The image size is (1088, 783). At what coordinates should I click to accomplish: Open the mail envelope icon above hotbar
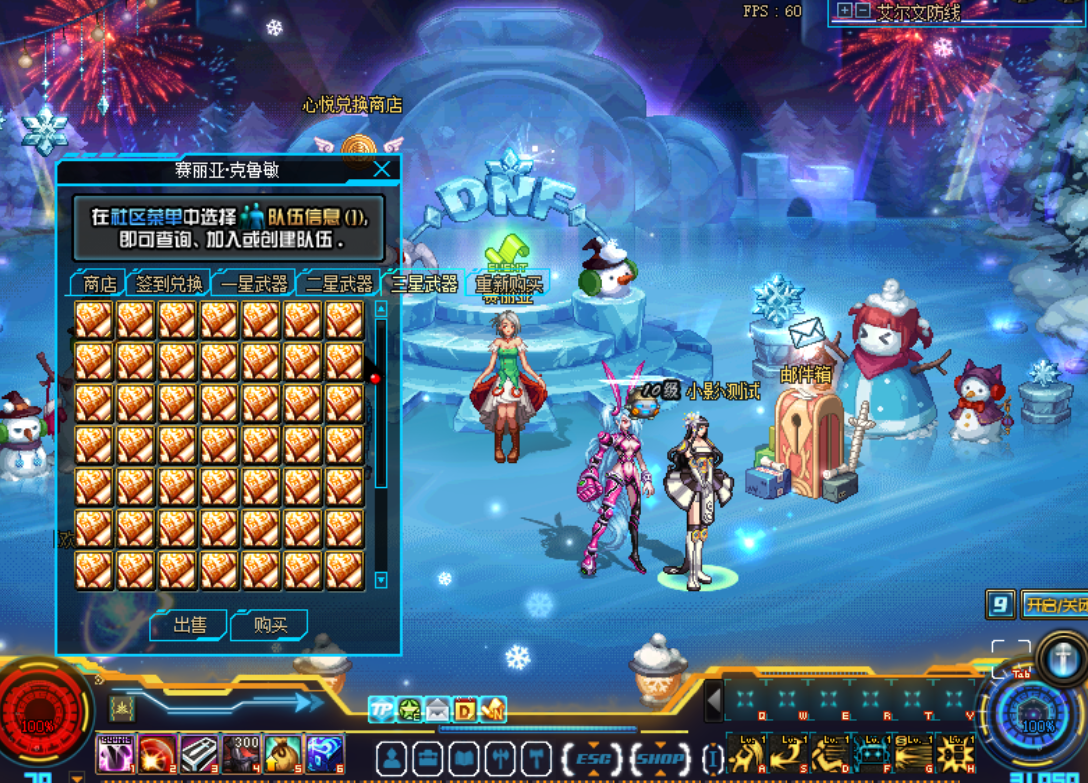(437, 710)
